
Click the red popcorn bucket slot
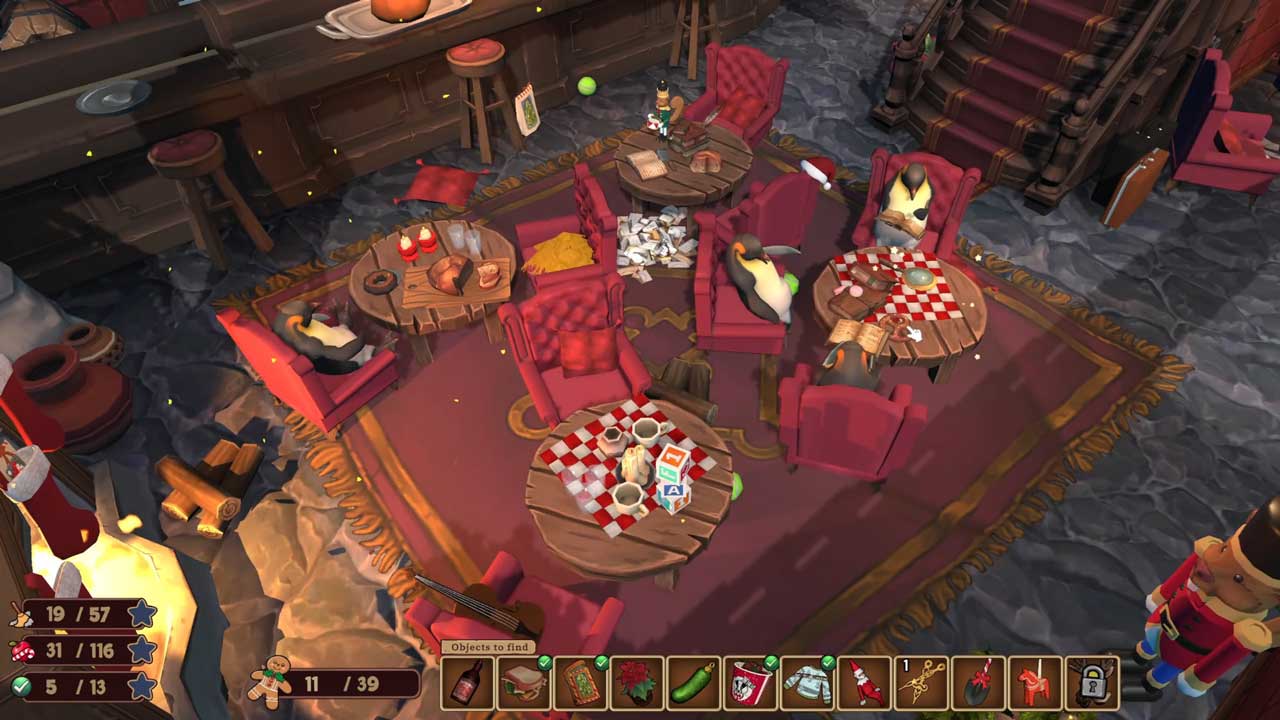[751, 683]
